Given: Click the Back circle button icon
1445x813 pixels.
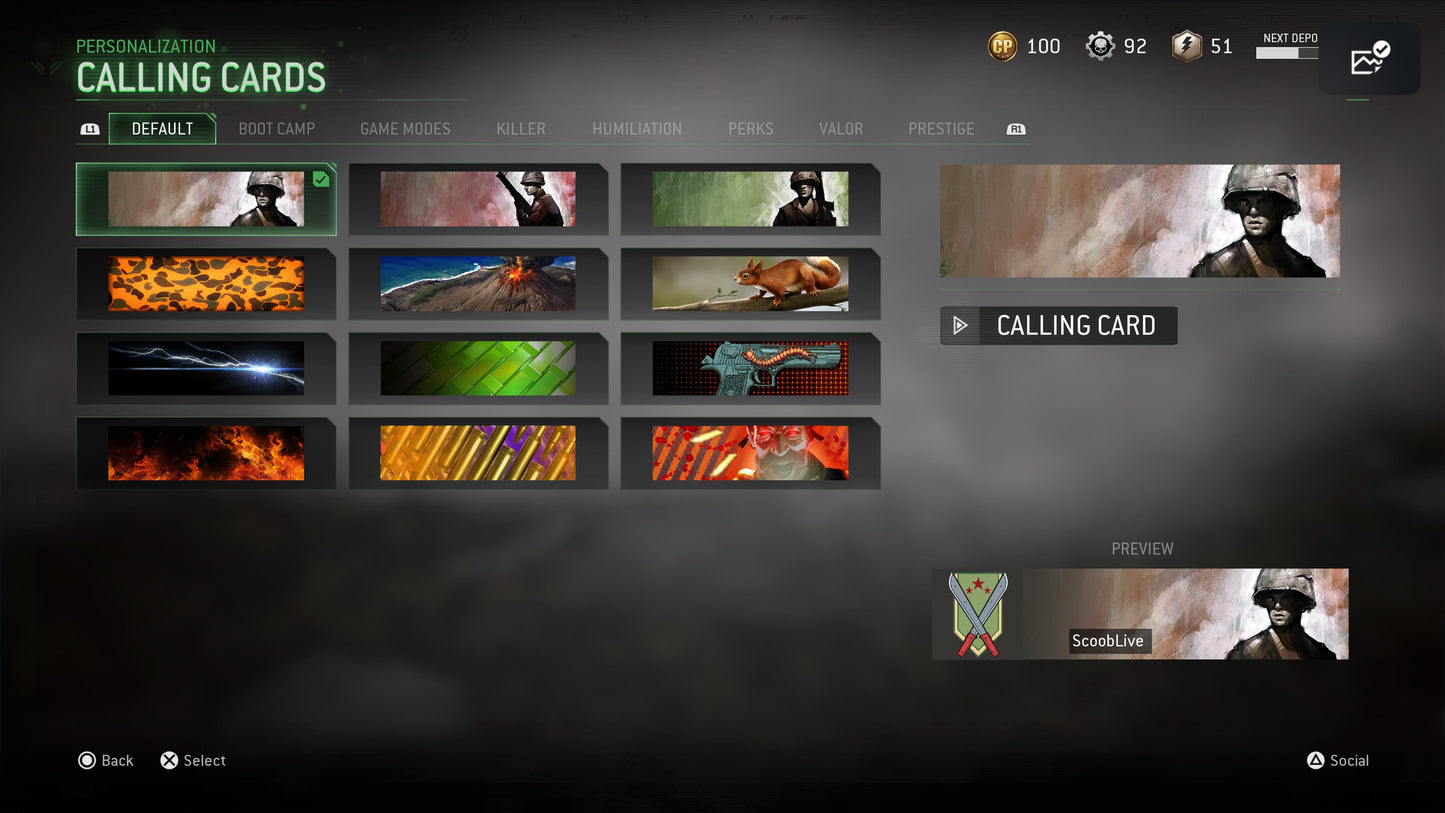Looking at the screenshot, I should [87, 760].
